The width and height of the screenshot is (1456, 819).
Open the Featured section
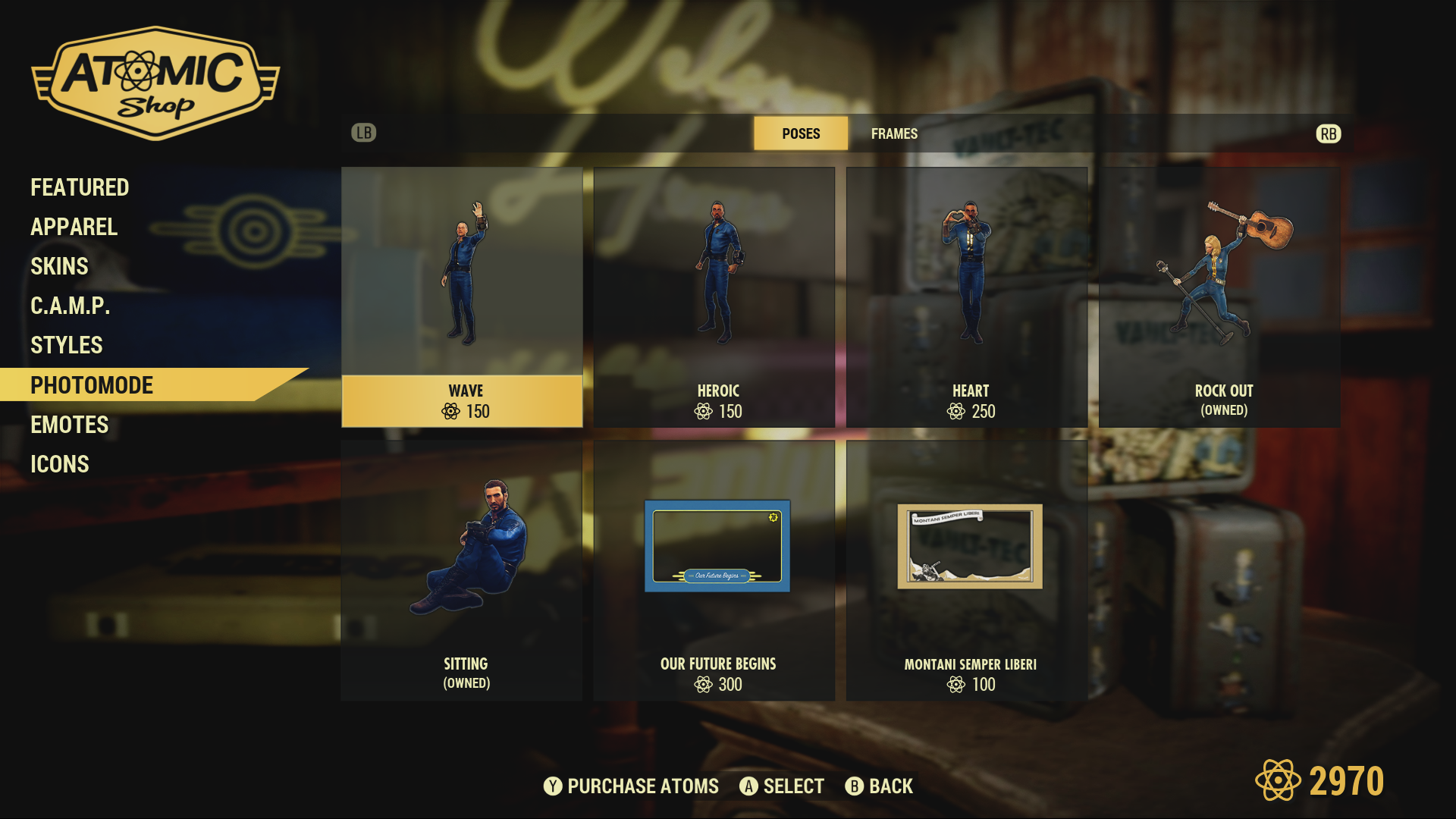[x=79, y=187]
